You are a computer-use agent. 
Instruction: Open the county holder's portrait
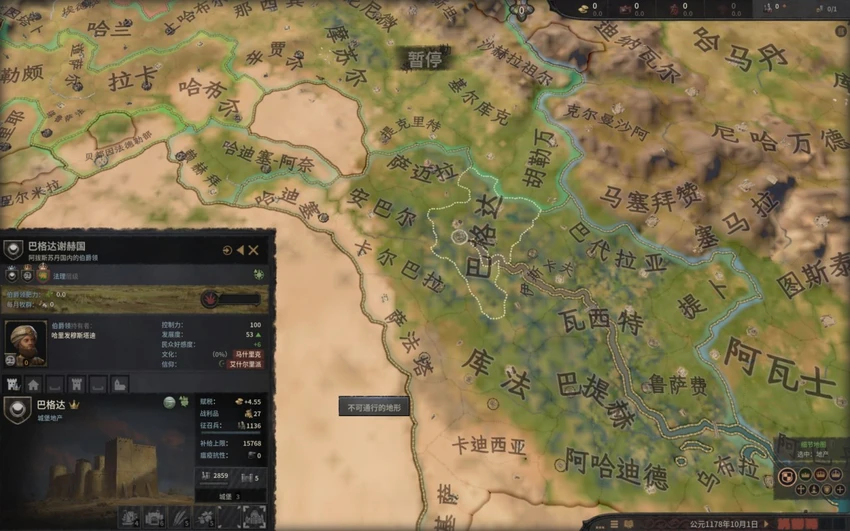point(25,343)
